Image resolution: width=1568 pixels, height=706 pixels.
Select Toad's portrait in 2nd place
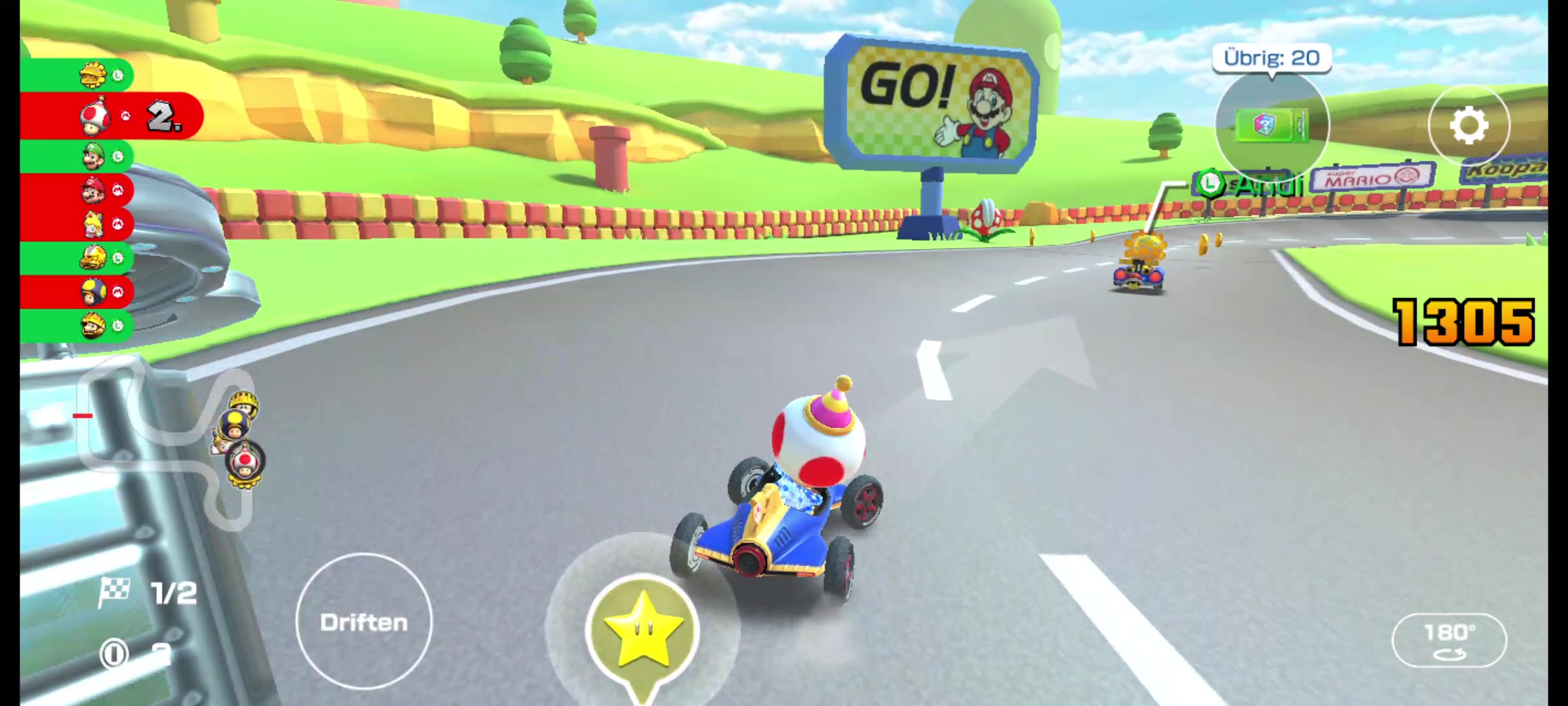point(95,116)
